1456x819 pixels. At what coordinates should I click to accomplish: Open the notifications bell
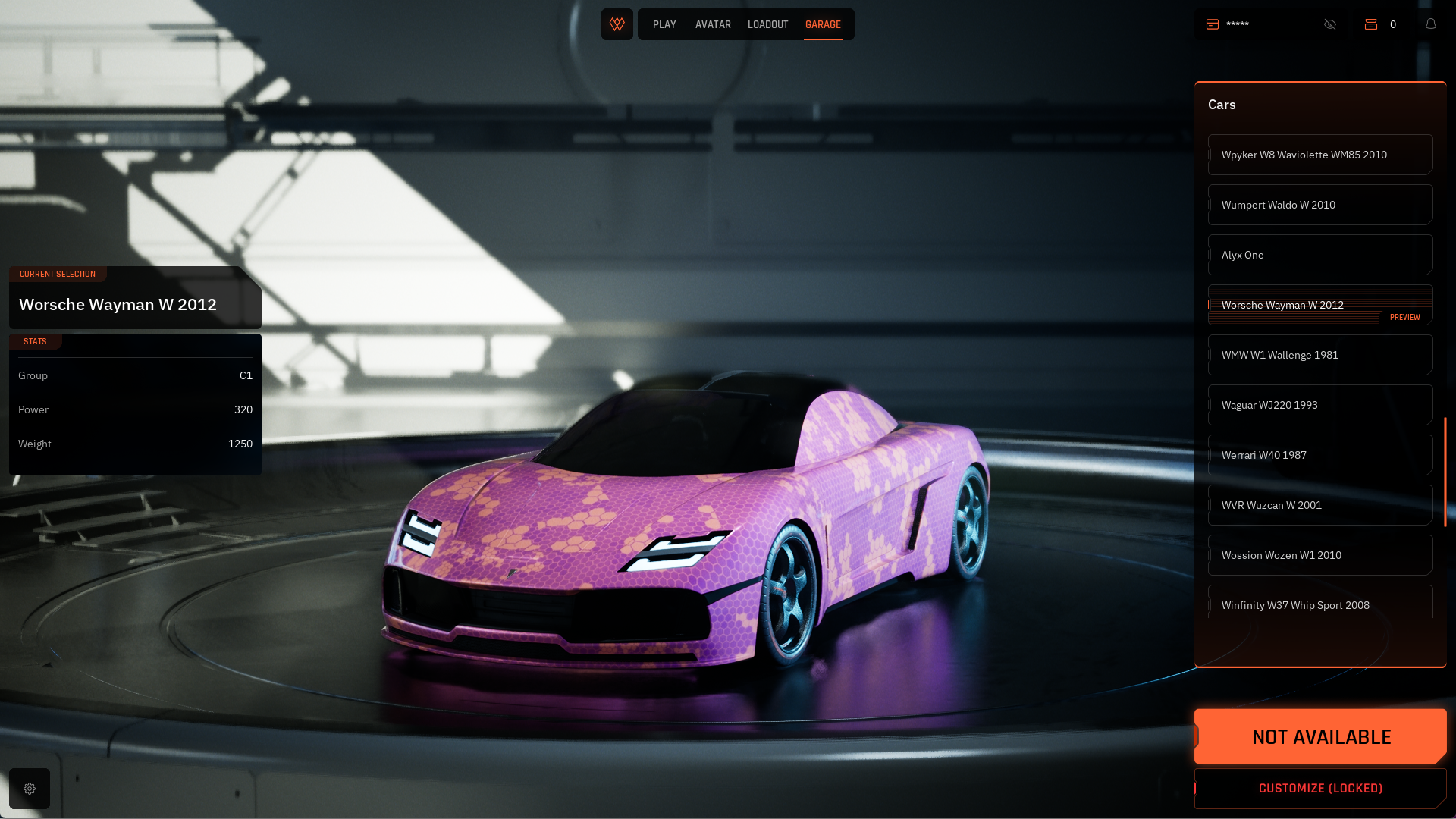coord(1431,24)
